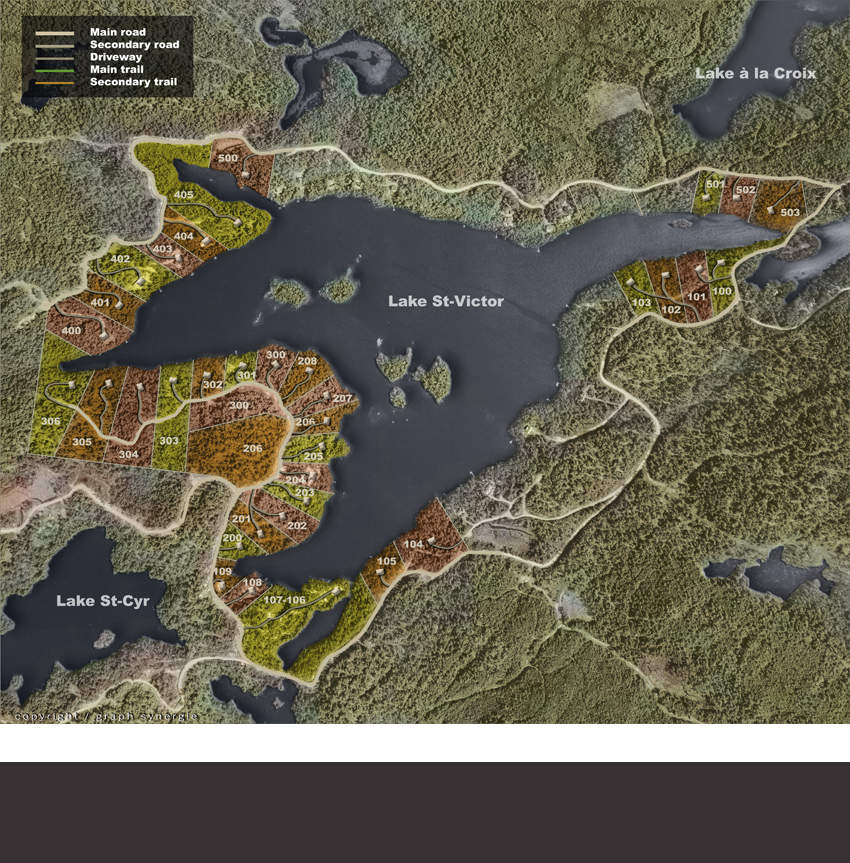850x863 pixels.
Task: Open lot 205 on the lakeshore
Action: point(314,456)
